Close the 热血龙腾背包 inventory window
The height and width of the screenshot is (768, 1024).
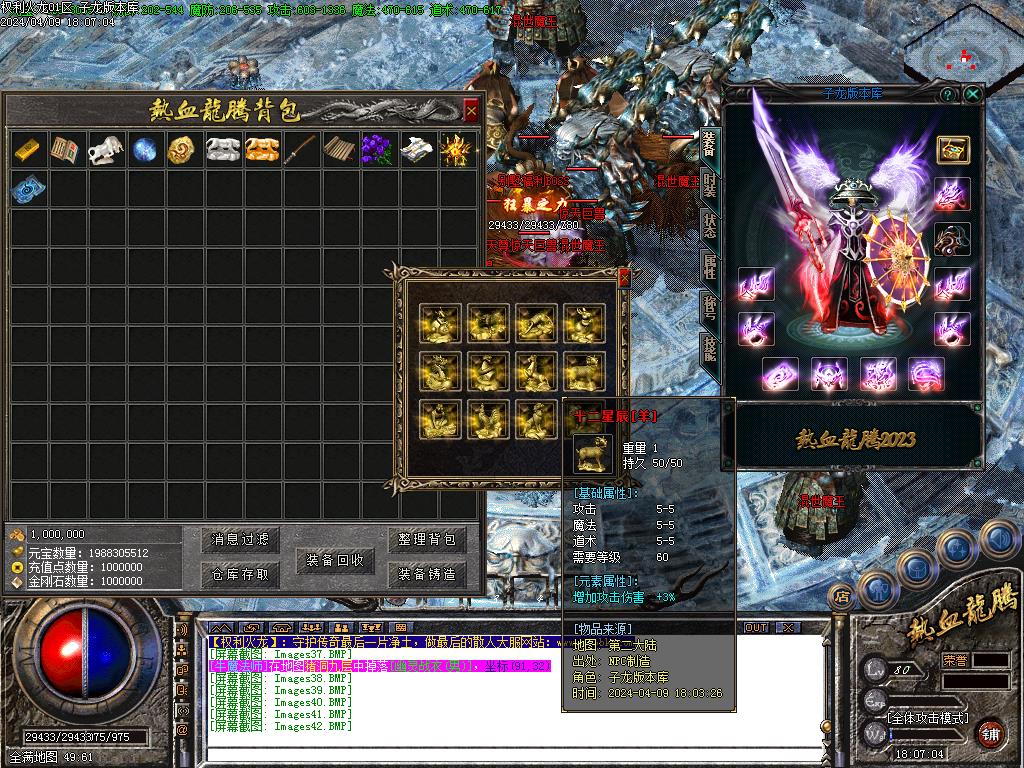coord(471,109)
